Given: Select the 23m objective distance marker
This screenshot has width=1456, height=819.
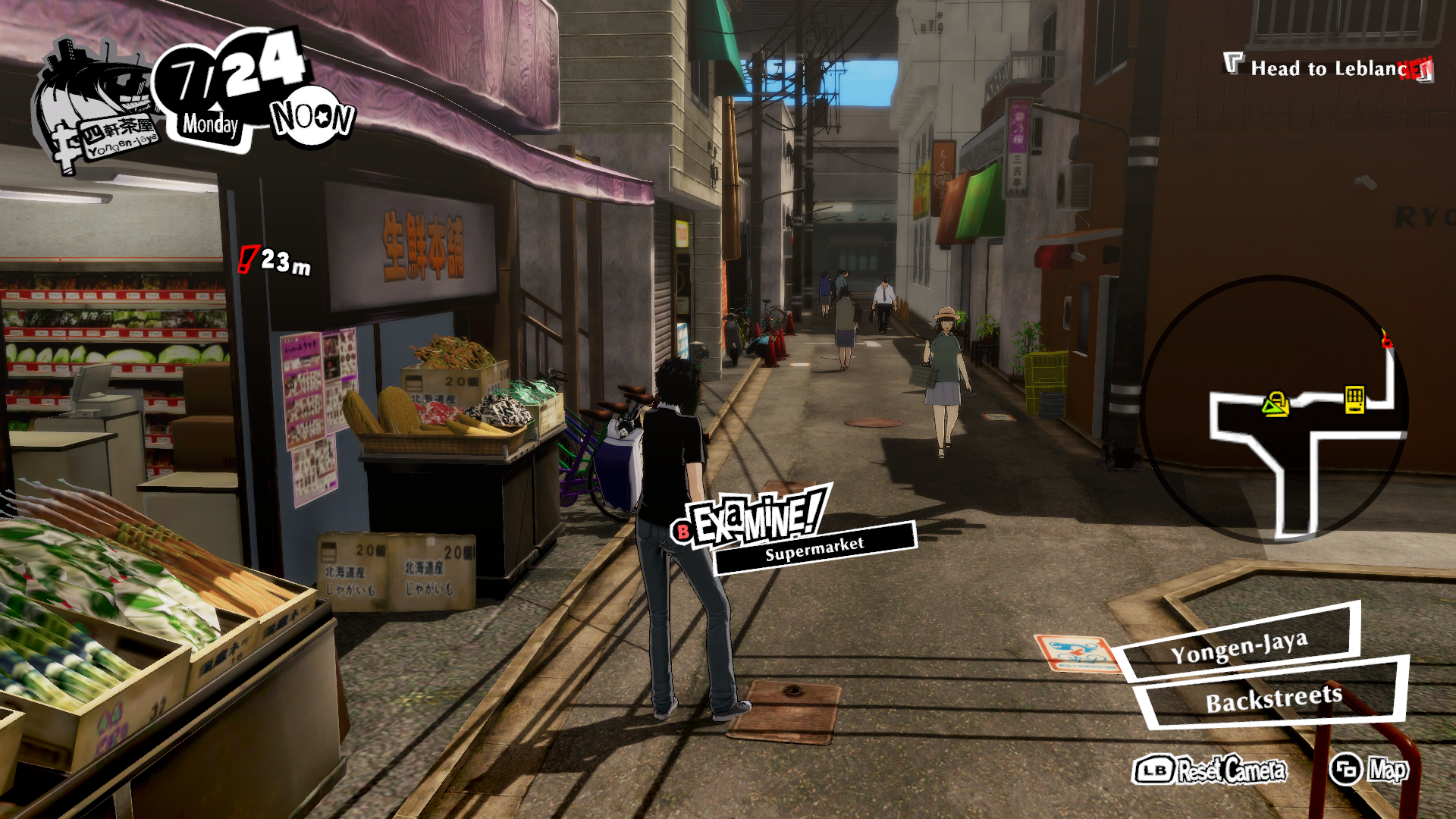Looking at the screenshot, I should point(276,262).
